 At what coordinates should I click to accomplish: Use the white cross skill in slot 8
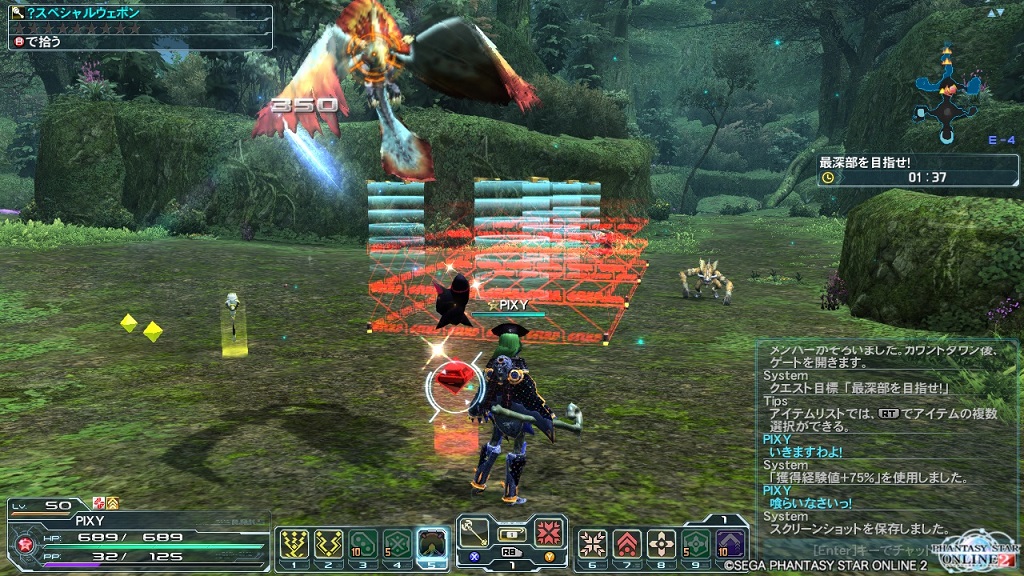(x=661, y=544)
